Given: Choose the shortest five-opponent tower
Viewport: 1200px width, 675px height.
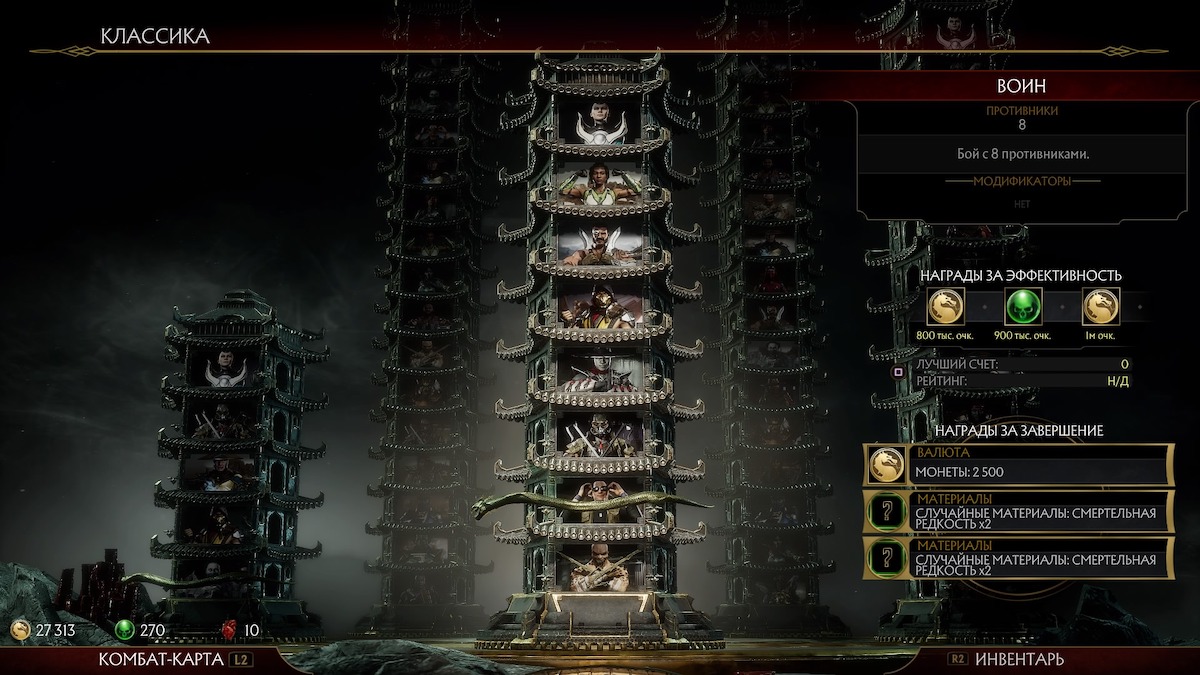Looking at the screenshot, I should pyautogui.click(x=230, y=460).
